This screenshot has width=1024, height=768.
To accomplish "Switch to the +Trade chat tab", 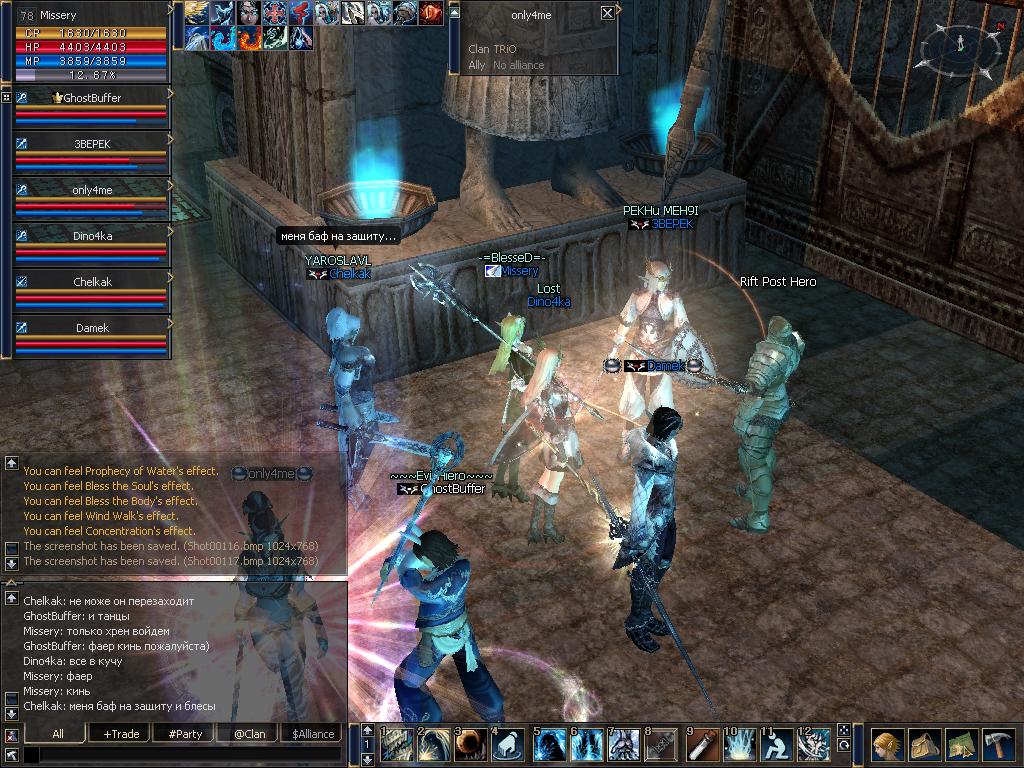I will [121, 734].
